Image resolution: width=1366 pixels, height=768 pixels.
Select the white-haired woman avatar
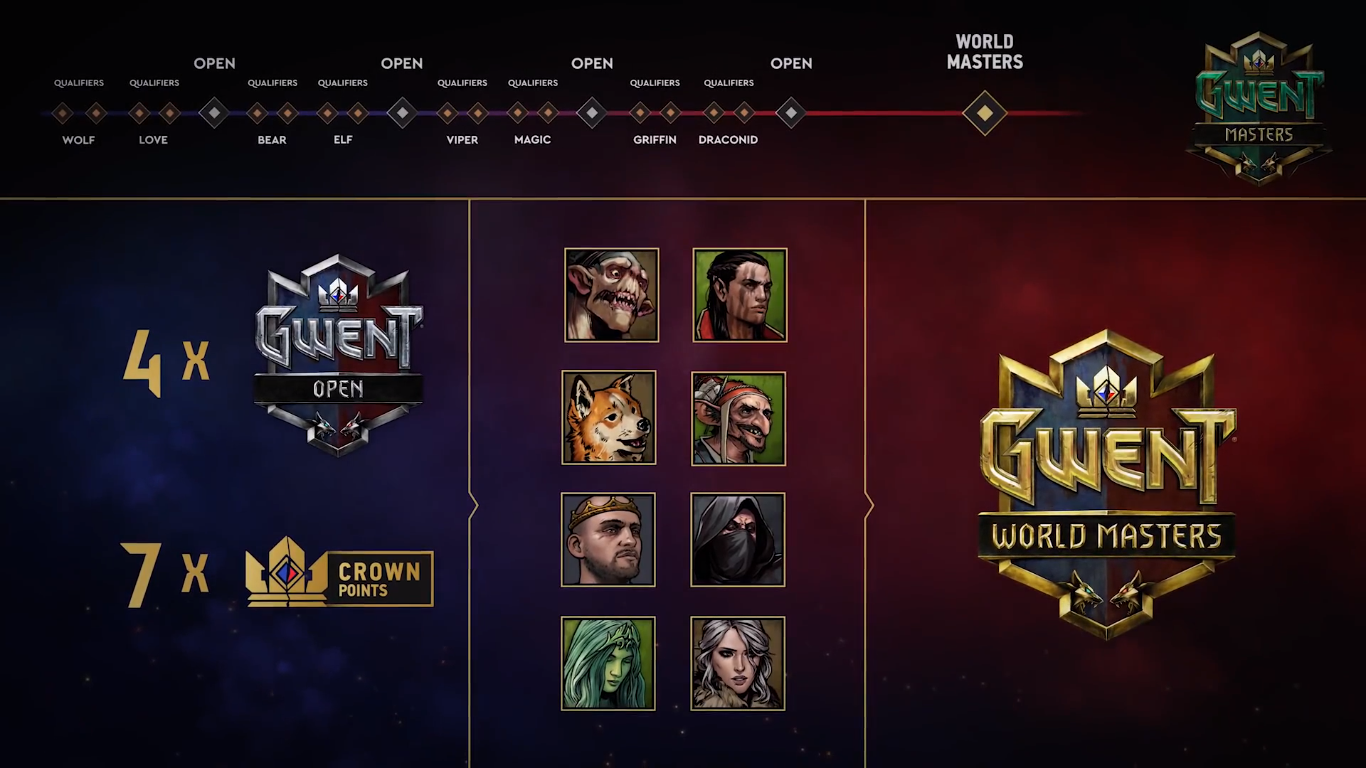pos(738,663)
